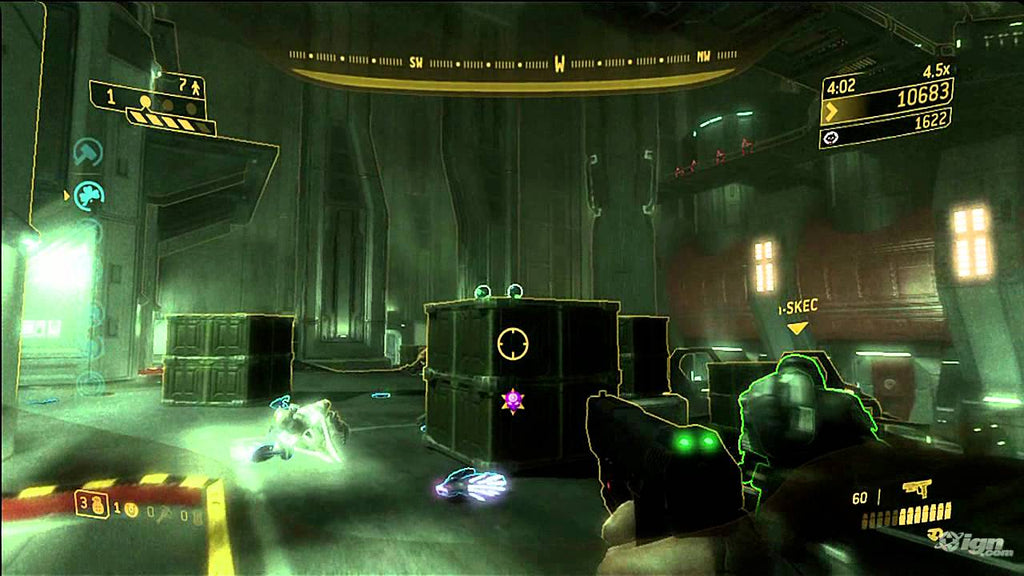
Task: Click the I-SKEC waypoint marker
Action: tap(797, 327)
